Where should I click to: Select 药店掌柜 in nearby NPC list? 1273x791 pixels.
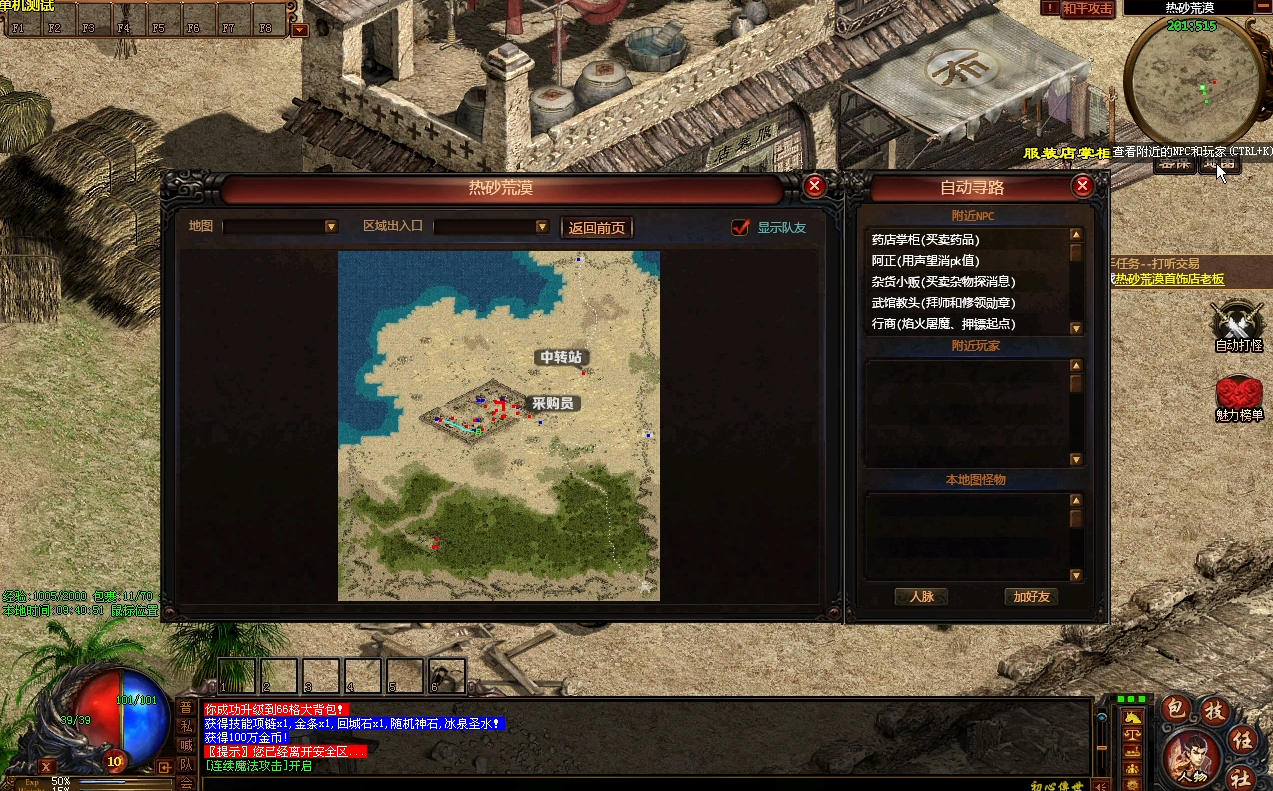(925, 240)
